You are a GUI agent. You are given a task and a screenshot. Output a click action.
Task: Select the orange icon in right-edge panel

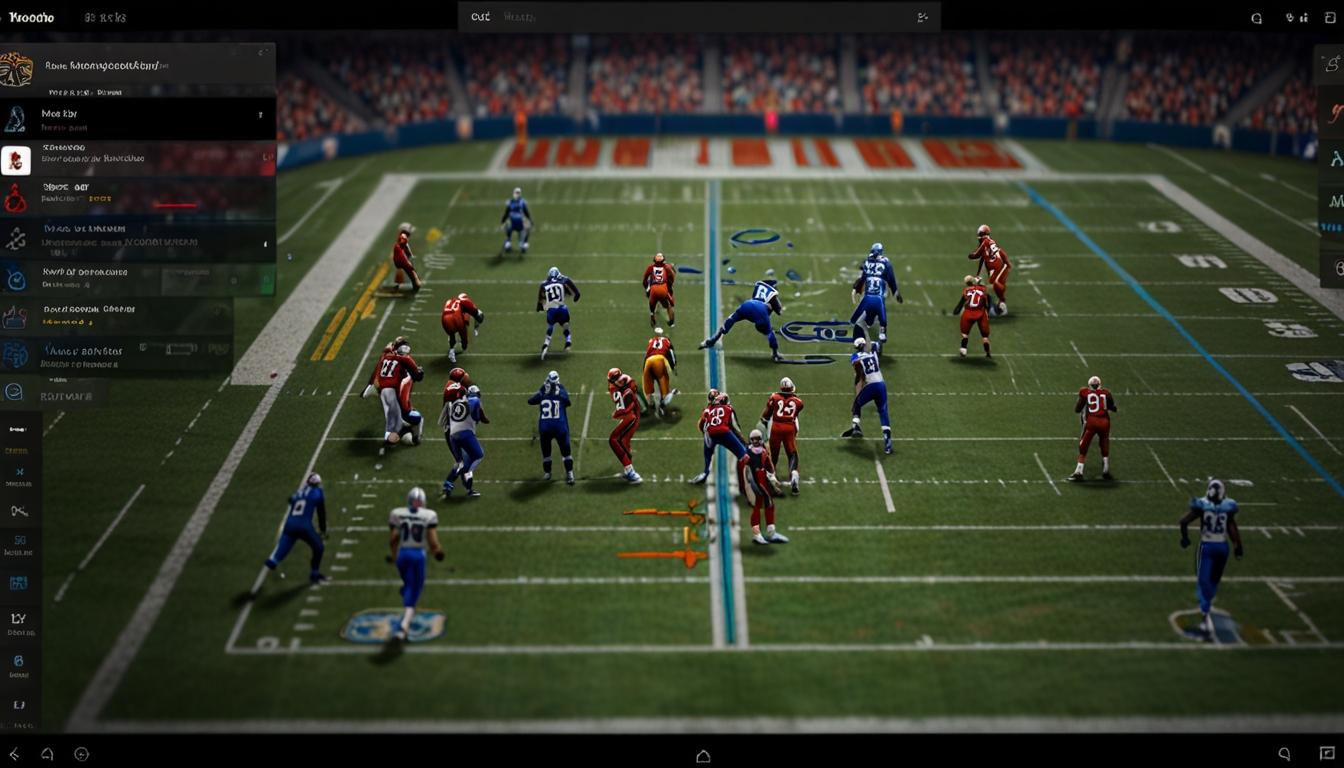(1335, 110)
